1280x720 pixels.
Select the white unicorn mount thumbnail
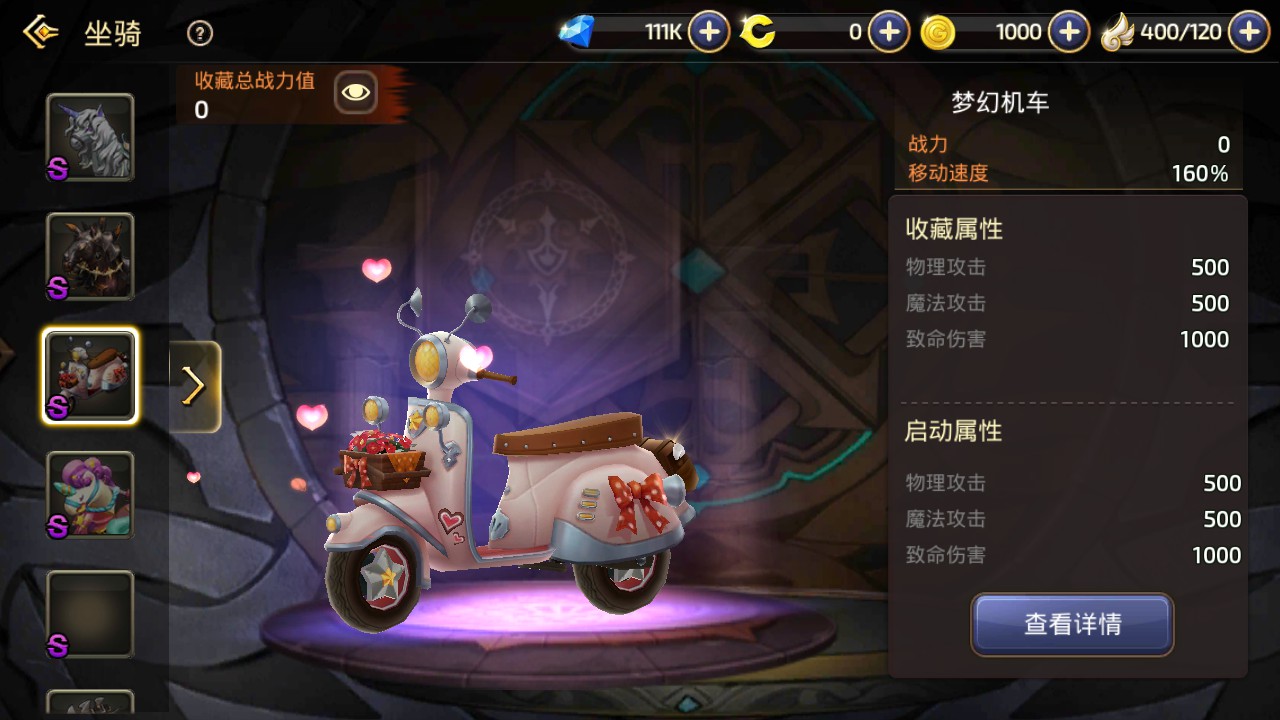coord(89,137)
